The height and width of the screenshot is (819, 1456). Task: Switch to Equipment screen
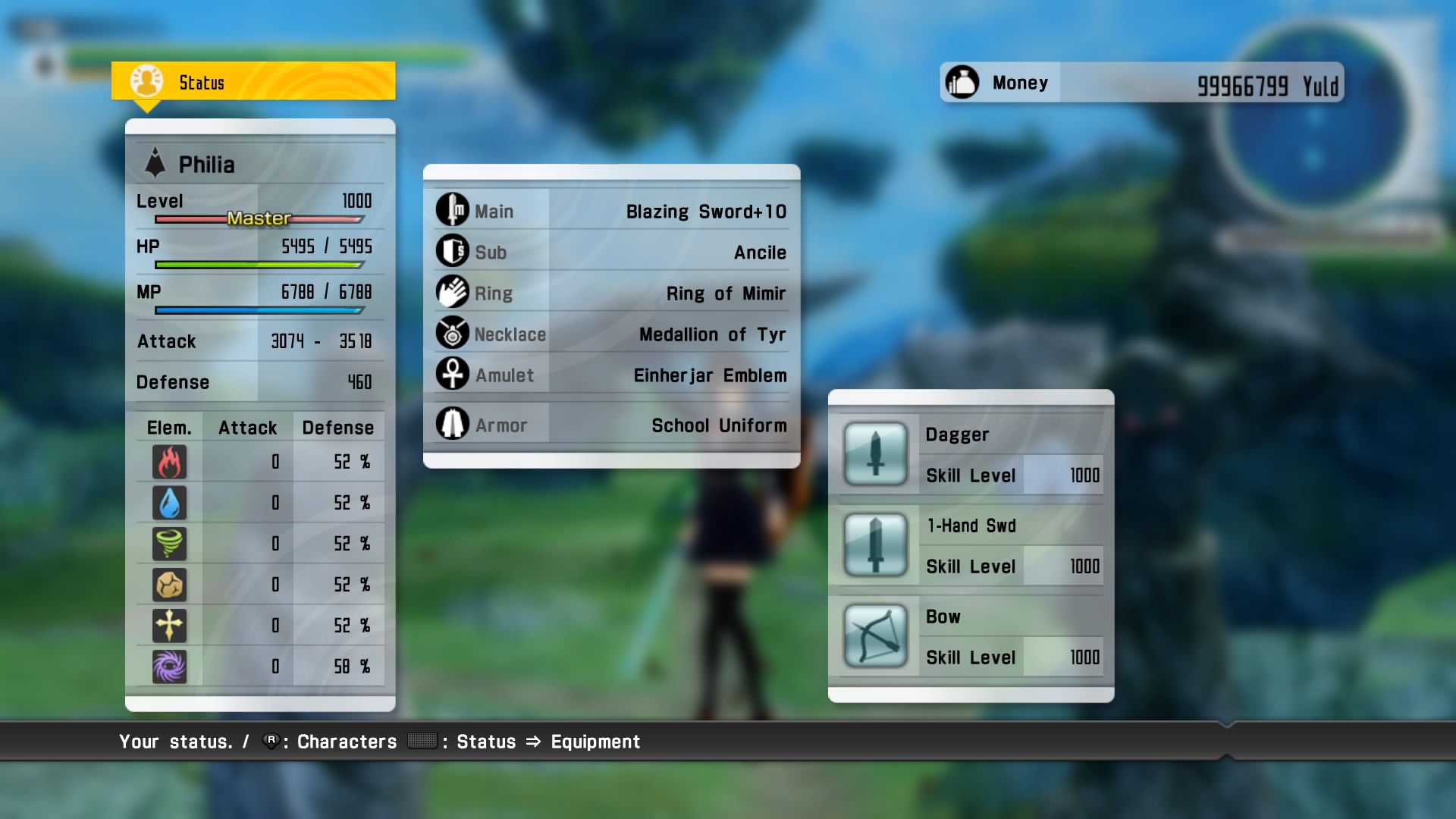point(595,742)
